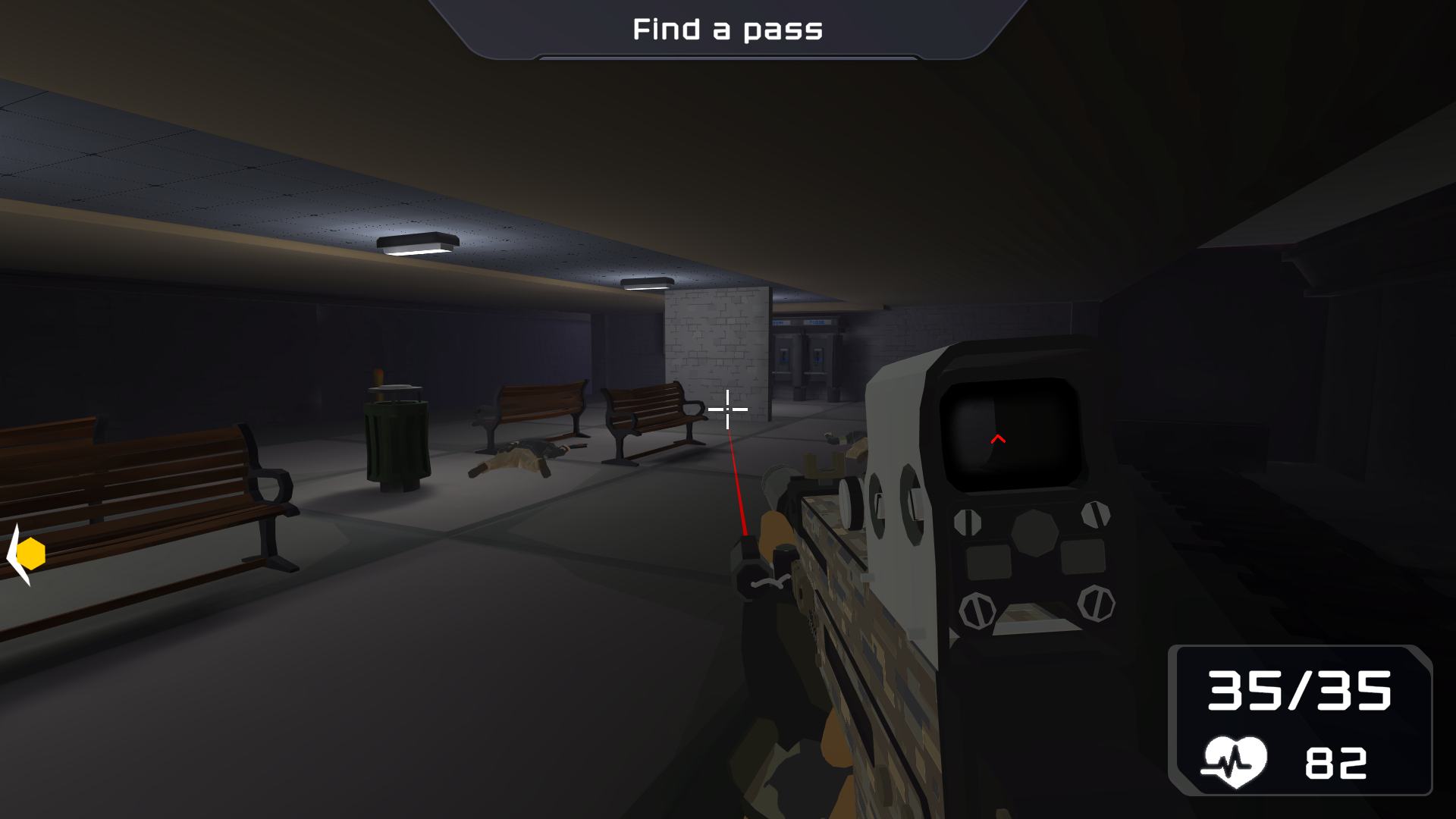Image resolution: width=1456 pixels, height=819 pixels.
Task: Click the PHONE sign above the payphone booths
Action: coord(817,322)
